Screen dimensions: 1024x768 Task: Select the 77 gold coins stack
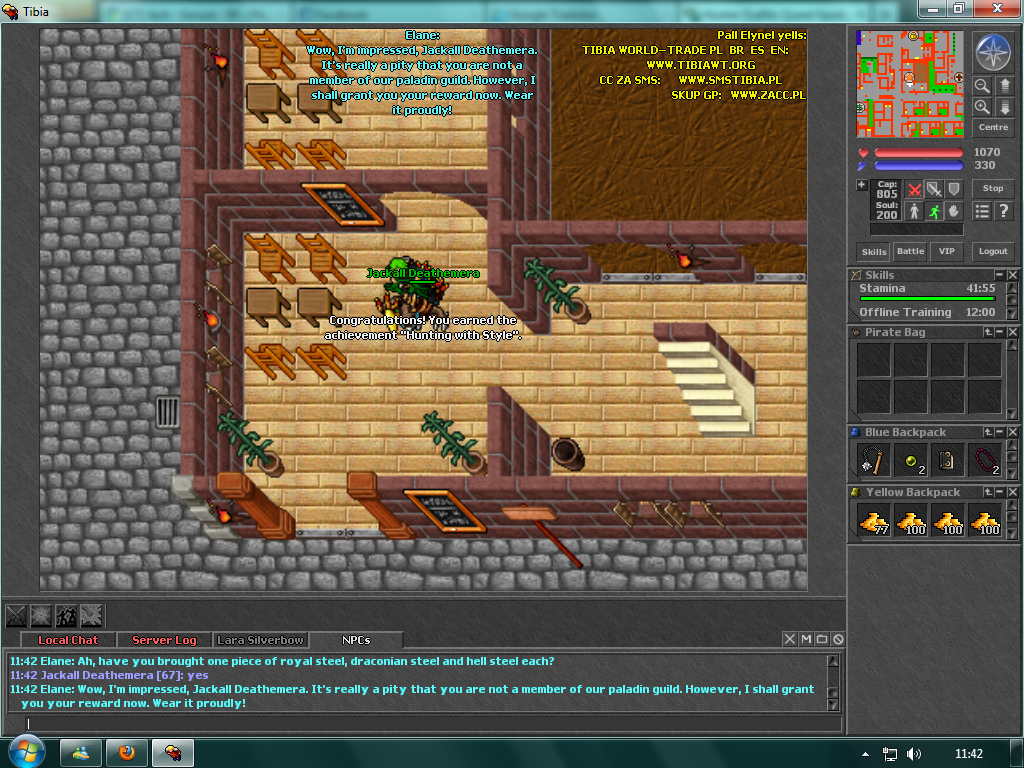point(874,520)
